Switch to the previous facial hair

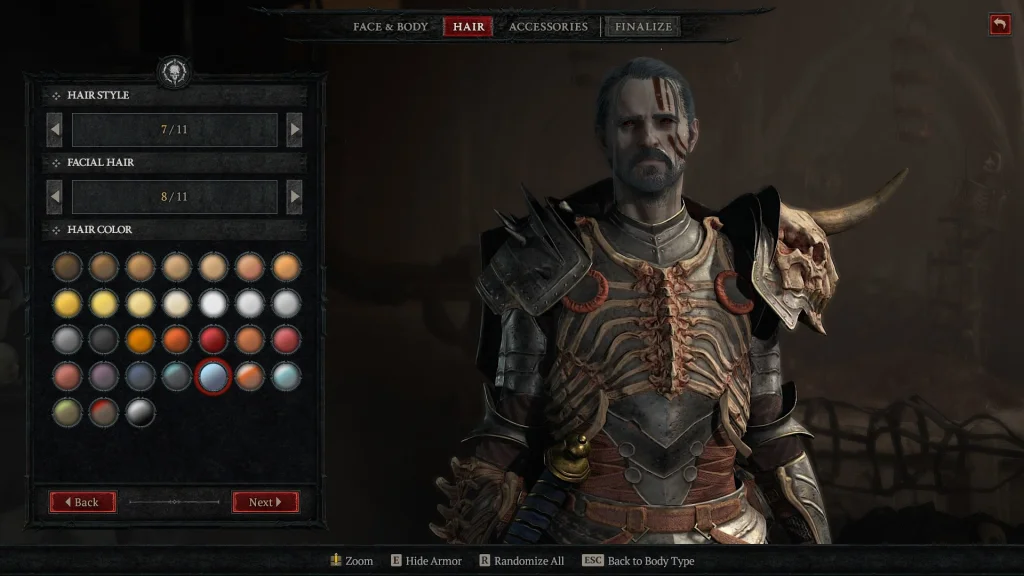[55, 197]
